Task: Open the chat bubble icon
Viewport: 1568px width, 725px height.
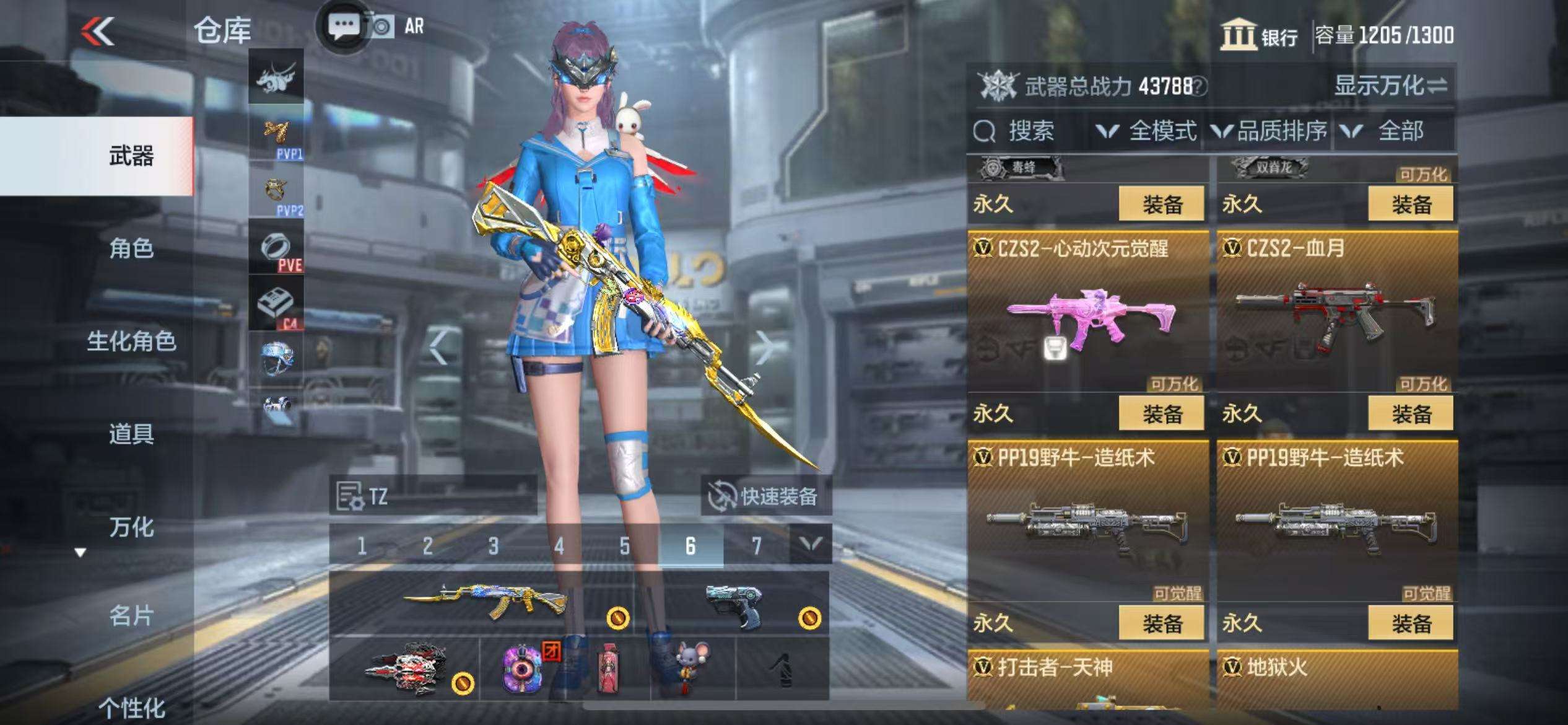Action: click(342, 27)
